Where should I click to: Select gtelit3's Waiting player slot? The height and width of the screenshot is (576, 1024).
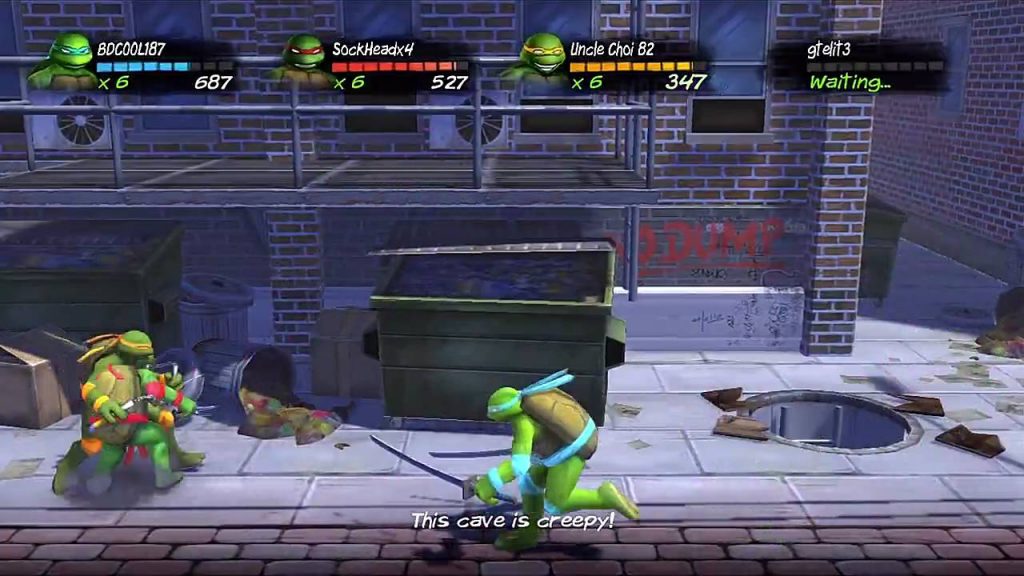click(x=860, y=67)
